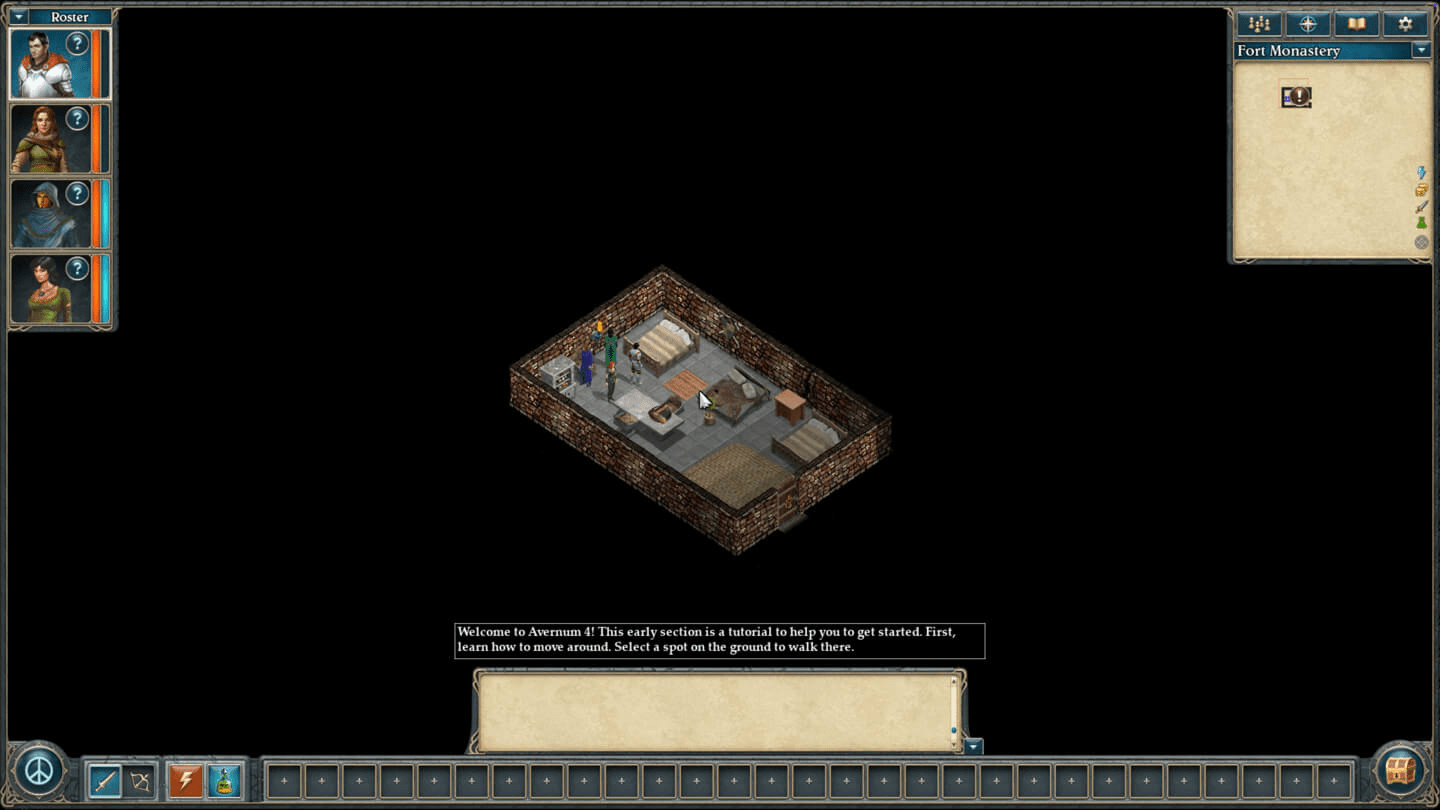
Task: Click the Fort Monastery title bar
Action: coord(1290,50)
